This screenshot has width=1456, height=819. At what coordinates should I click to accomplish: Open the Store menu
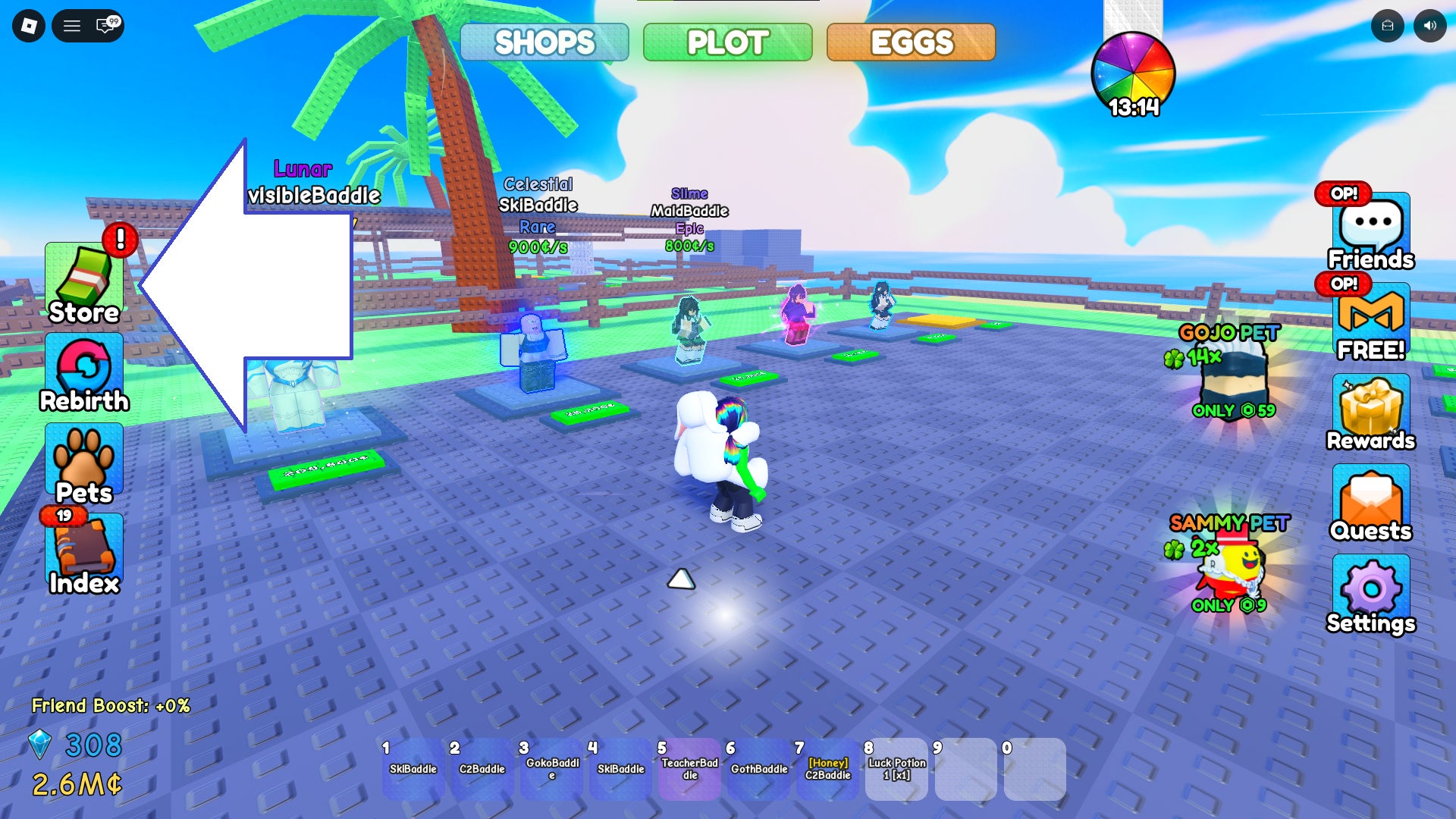[84, 284]
